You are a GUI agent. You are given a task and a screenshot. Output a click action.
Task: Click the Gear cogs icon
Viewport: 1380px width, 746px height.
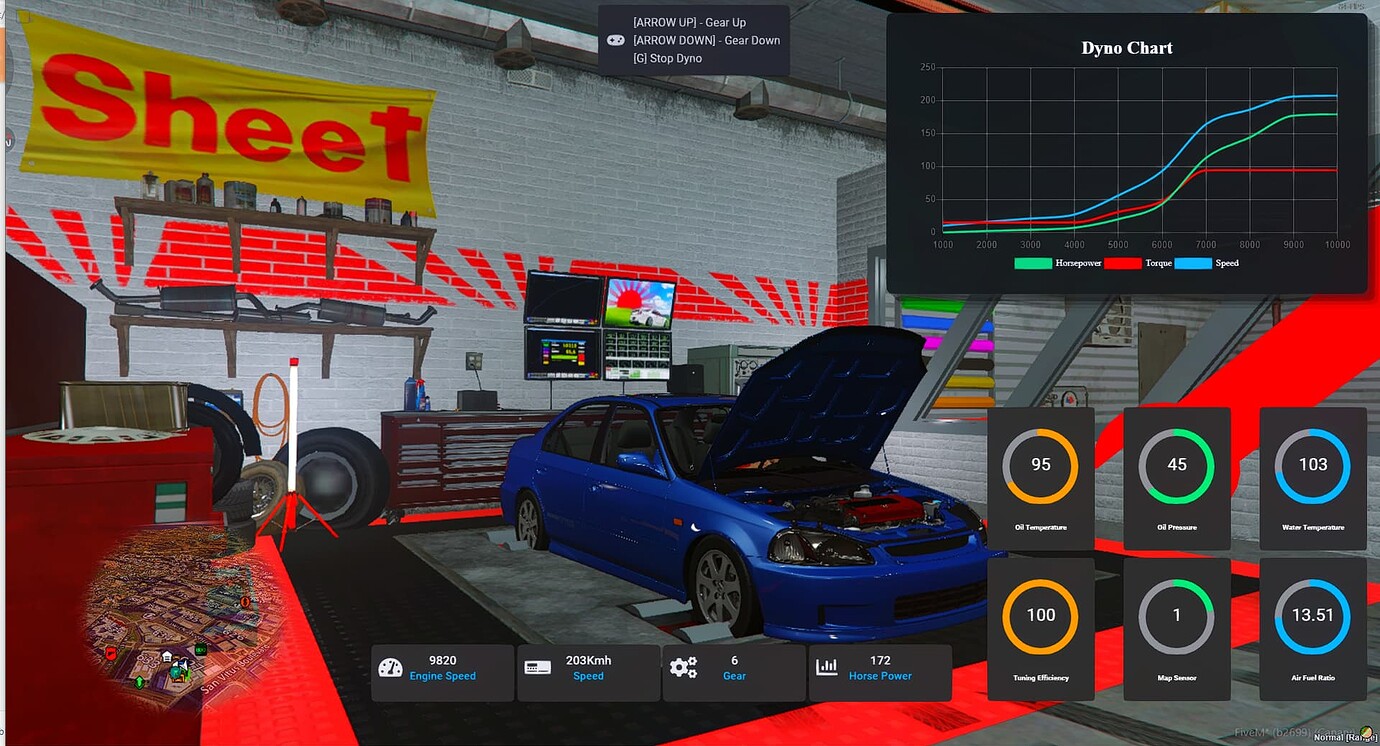pos(685,666)
